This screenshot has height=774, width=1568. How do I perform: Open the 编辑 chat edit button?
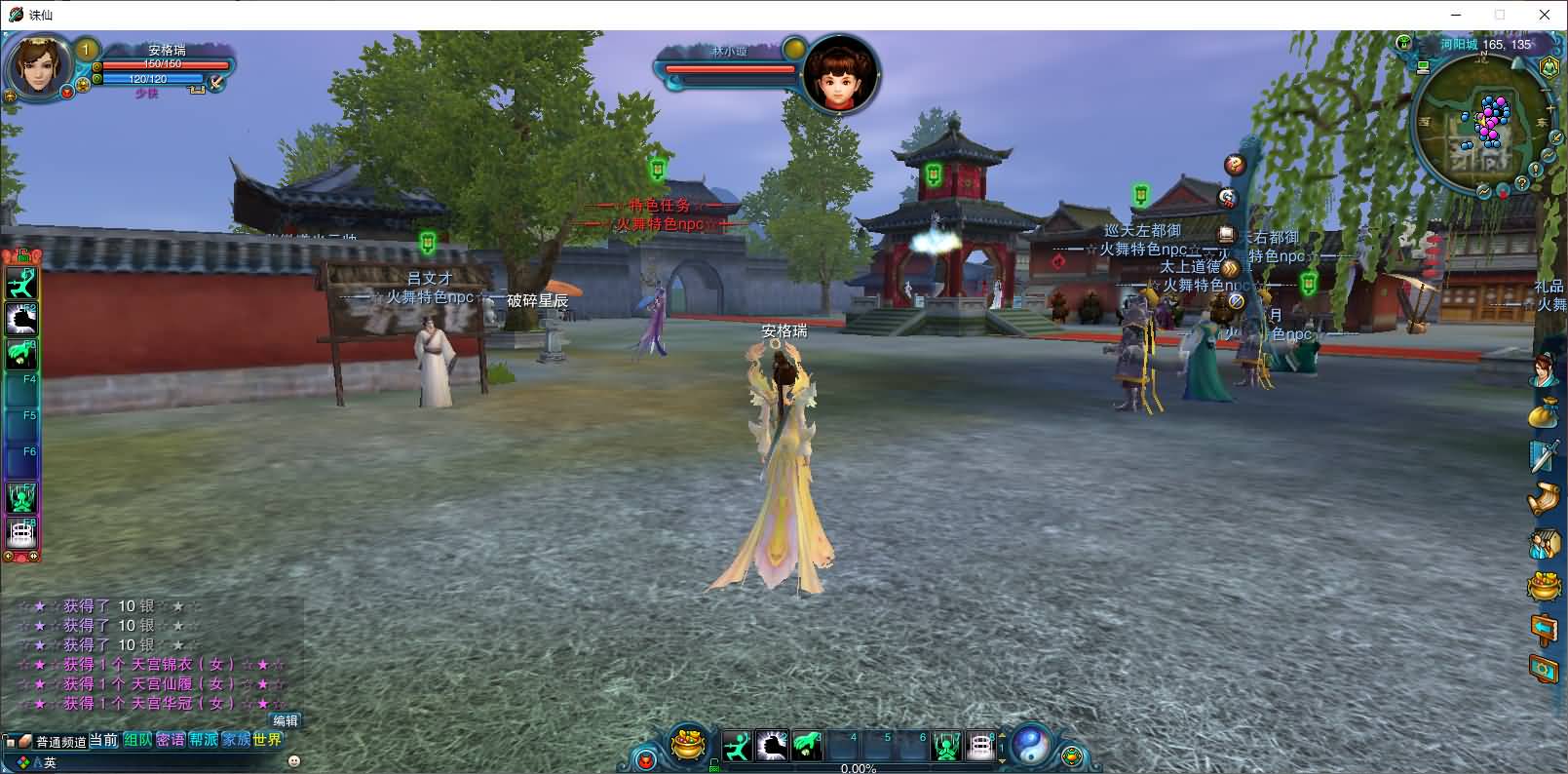[x=286, y=720]
